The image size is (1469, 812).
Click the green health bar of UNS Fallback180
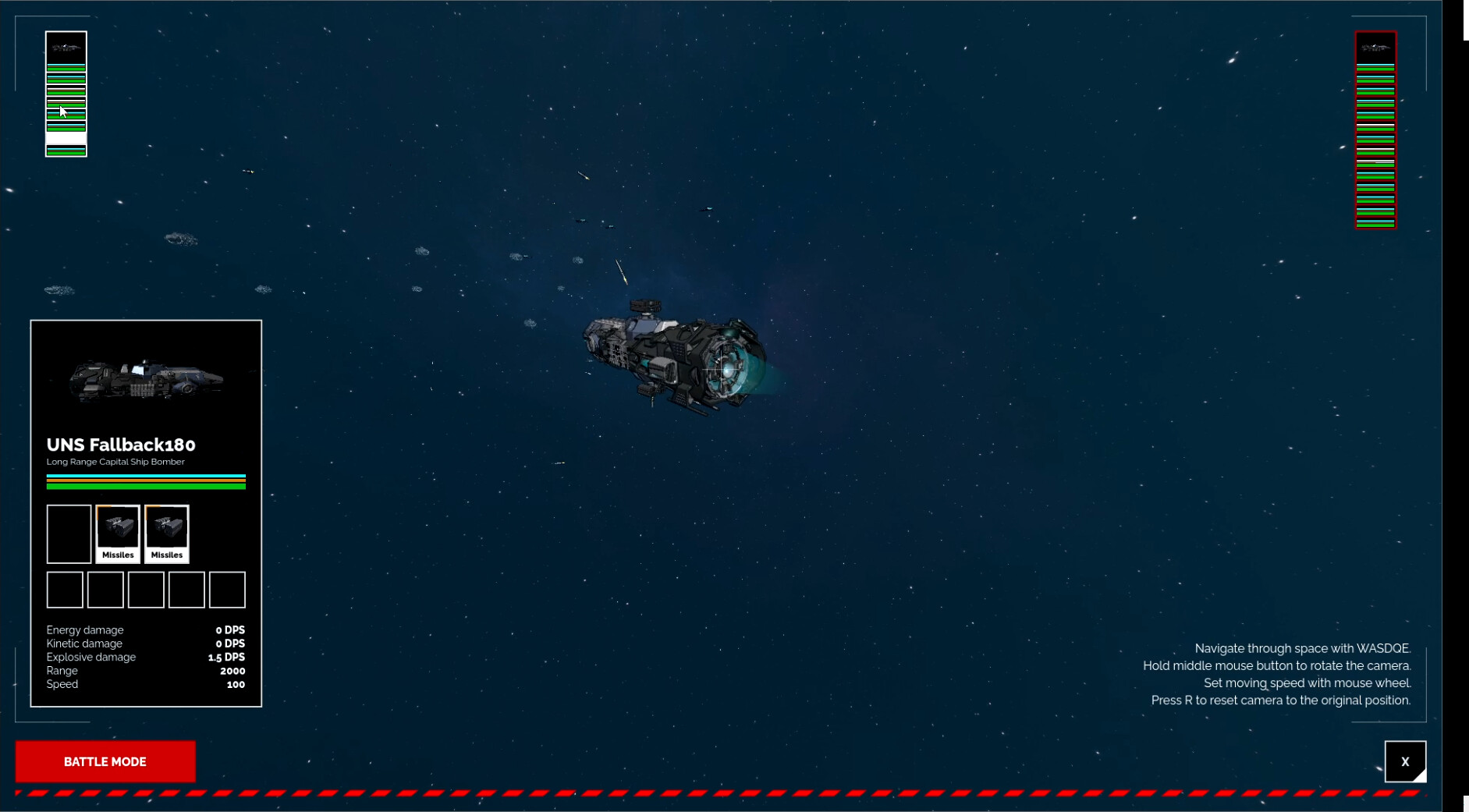point(146,485)
